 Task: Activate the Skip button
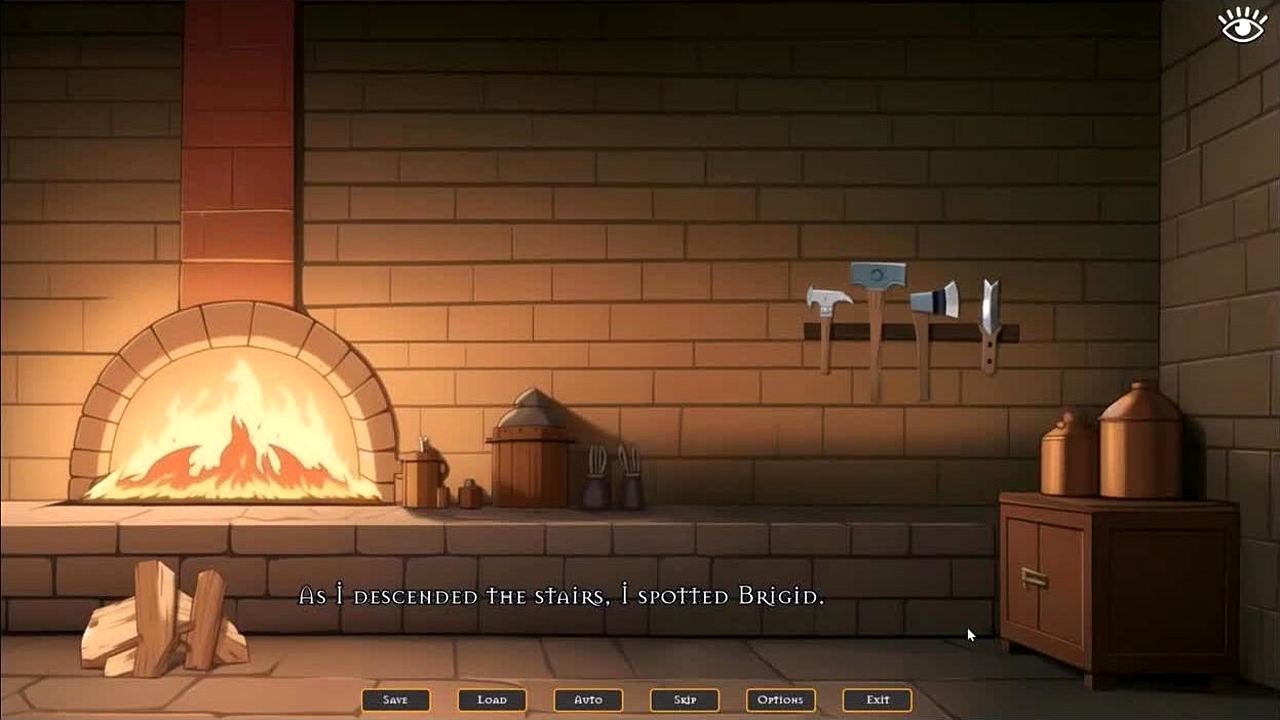tap(685, 700)
